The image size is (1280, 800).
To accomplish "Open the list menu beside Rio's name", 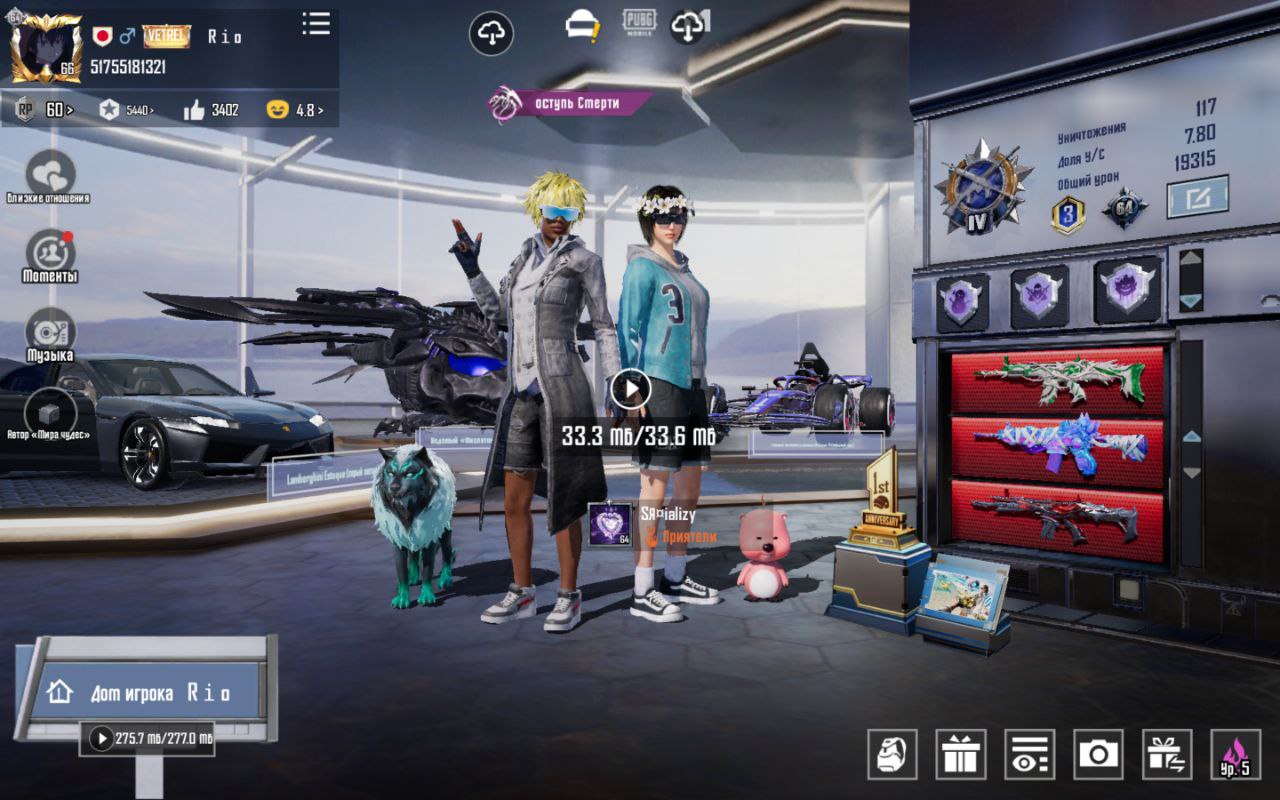I will tap(316, 24).
